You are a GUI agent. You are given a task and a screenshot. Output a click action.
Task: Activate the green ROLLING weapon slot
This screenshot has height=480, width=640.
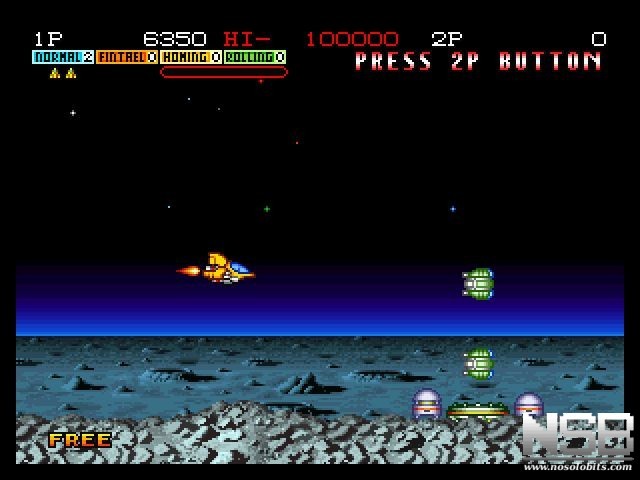click(255, 58)
